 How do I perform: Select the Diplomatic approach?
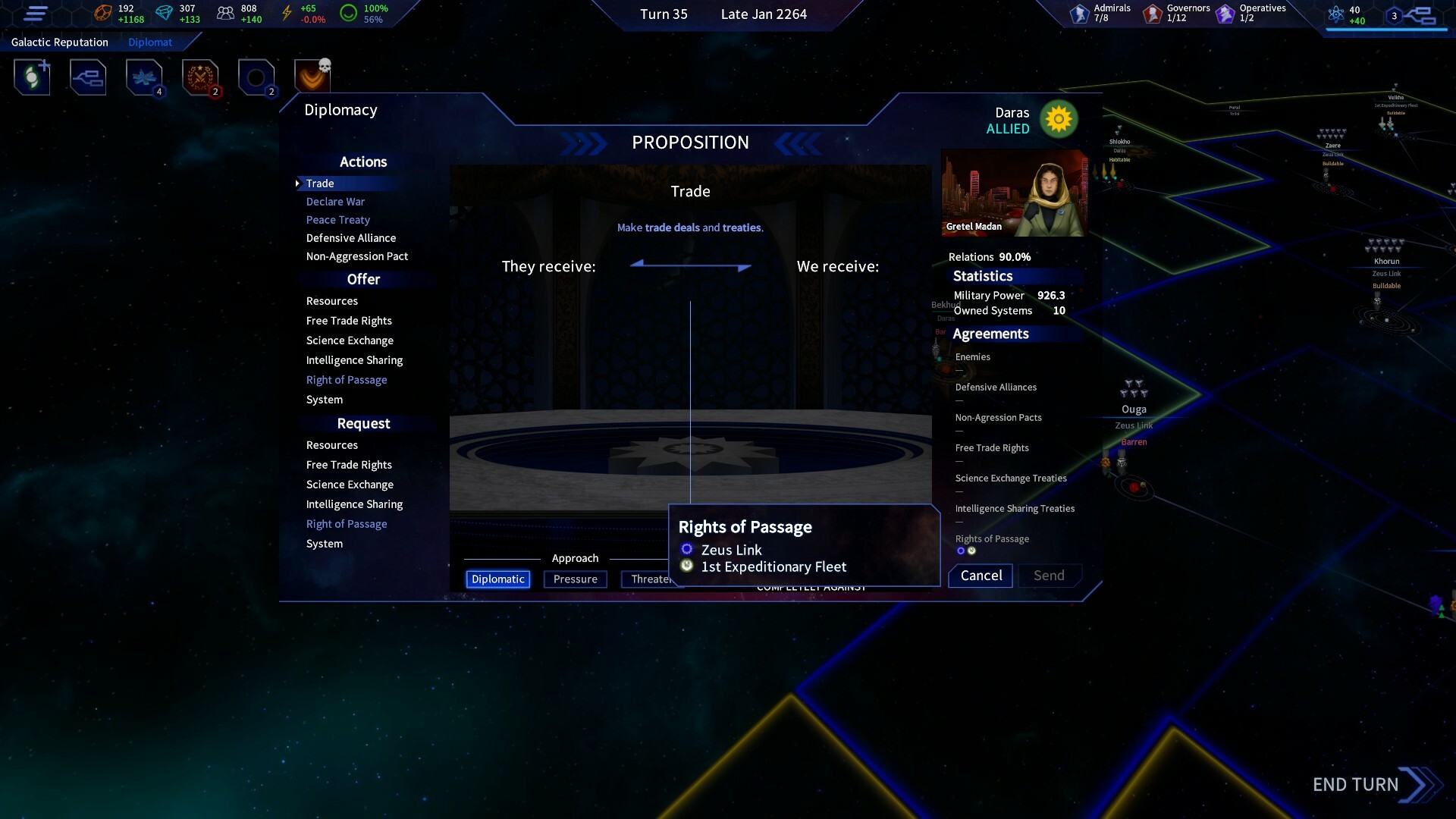click(497, 579)
